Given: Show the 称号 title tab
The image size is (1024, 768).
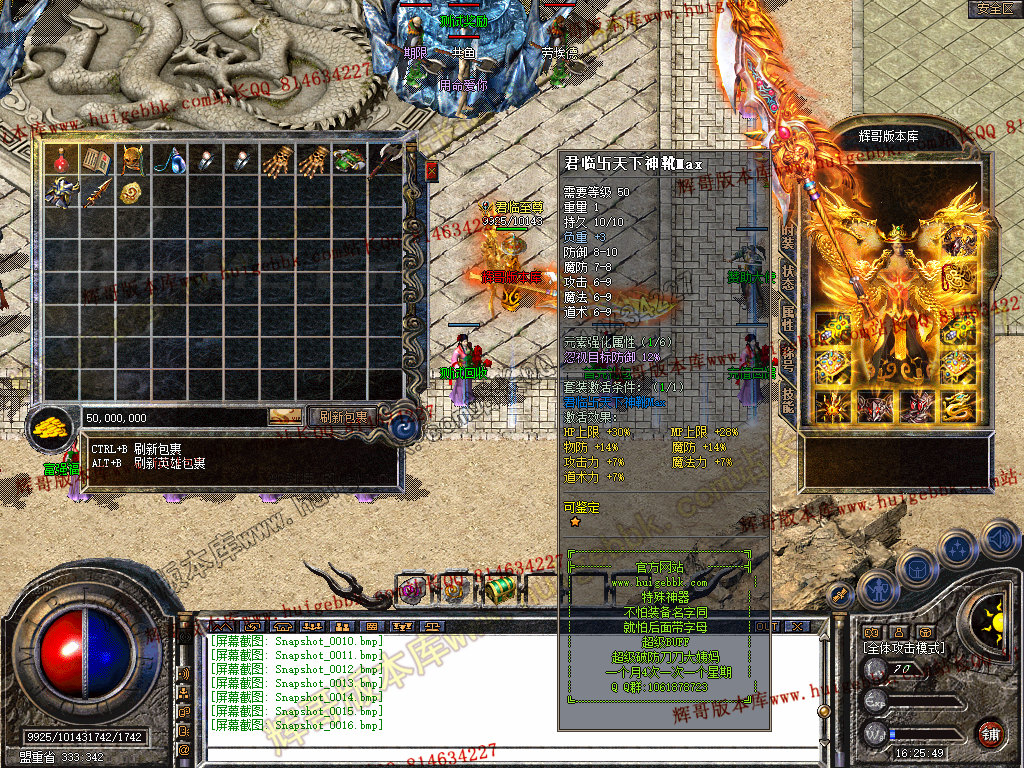Looking at the screenshot, I should pyautogui.click(x=788, y=359).
